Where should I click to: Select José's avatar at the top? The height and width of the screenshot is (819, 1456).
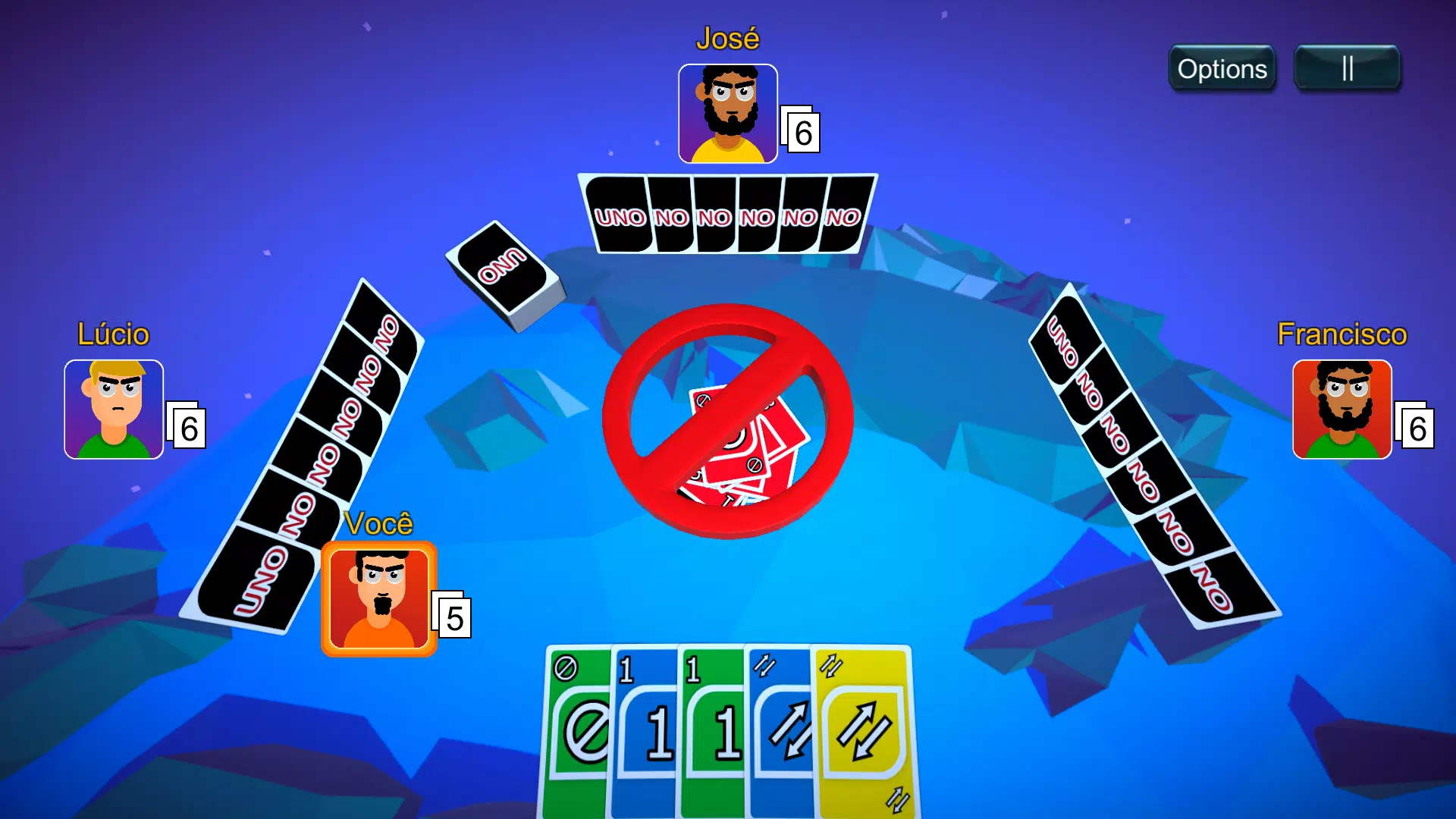[726, 112]
